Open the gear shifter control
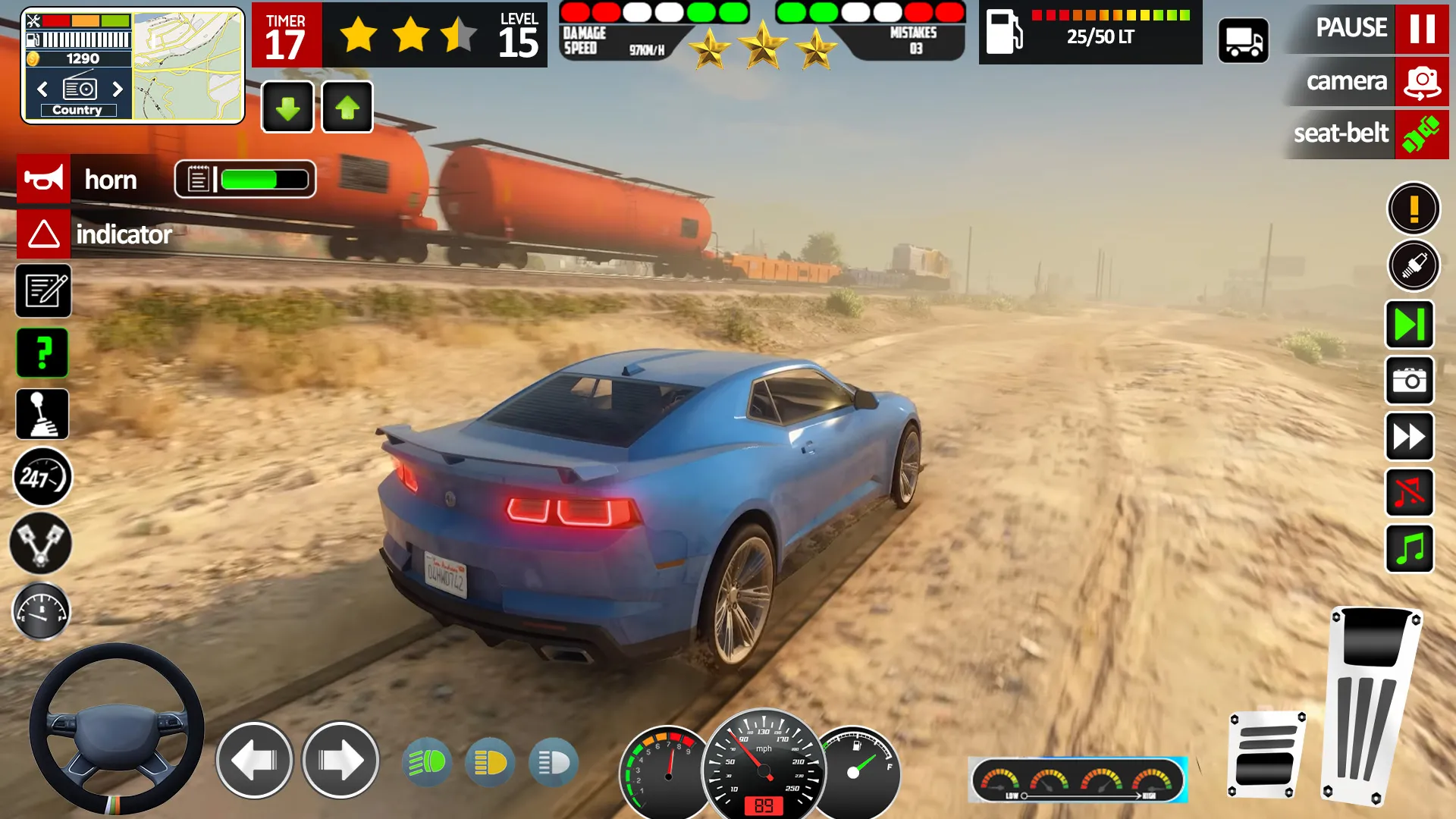The image size is (1456, 819). [x=43, y=414]
